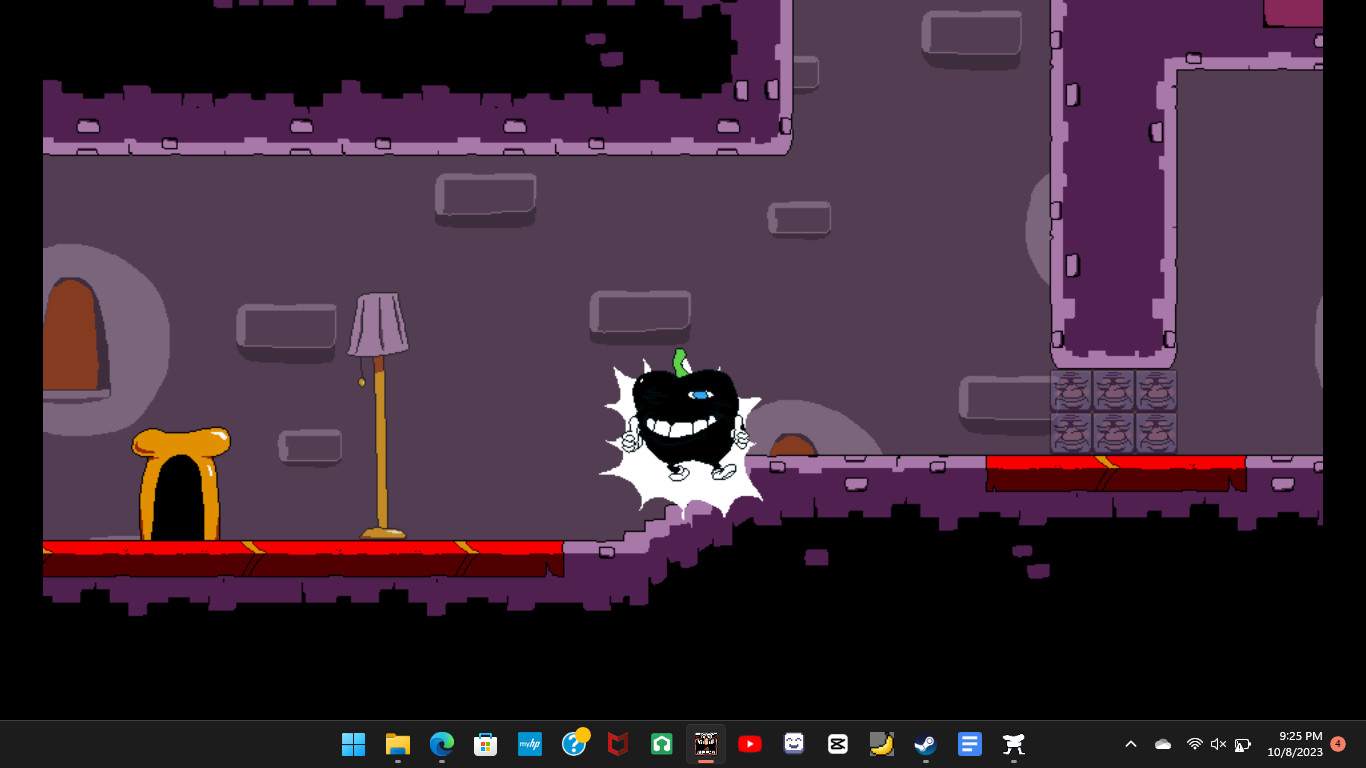This screenshot has width=1366, height=768.
Task: Select the active Pizza Tower game taskbar window
Action: click(705, 744)
